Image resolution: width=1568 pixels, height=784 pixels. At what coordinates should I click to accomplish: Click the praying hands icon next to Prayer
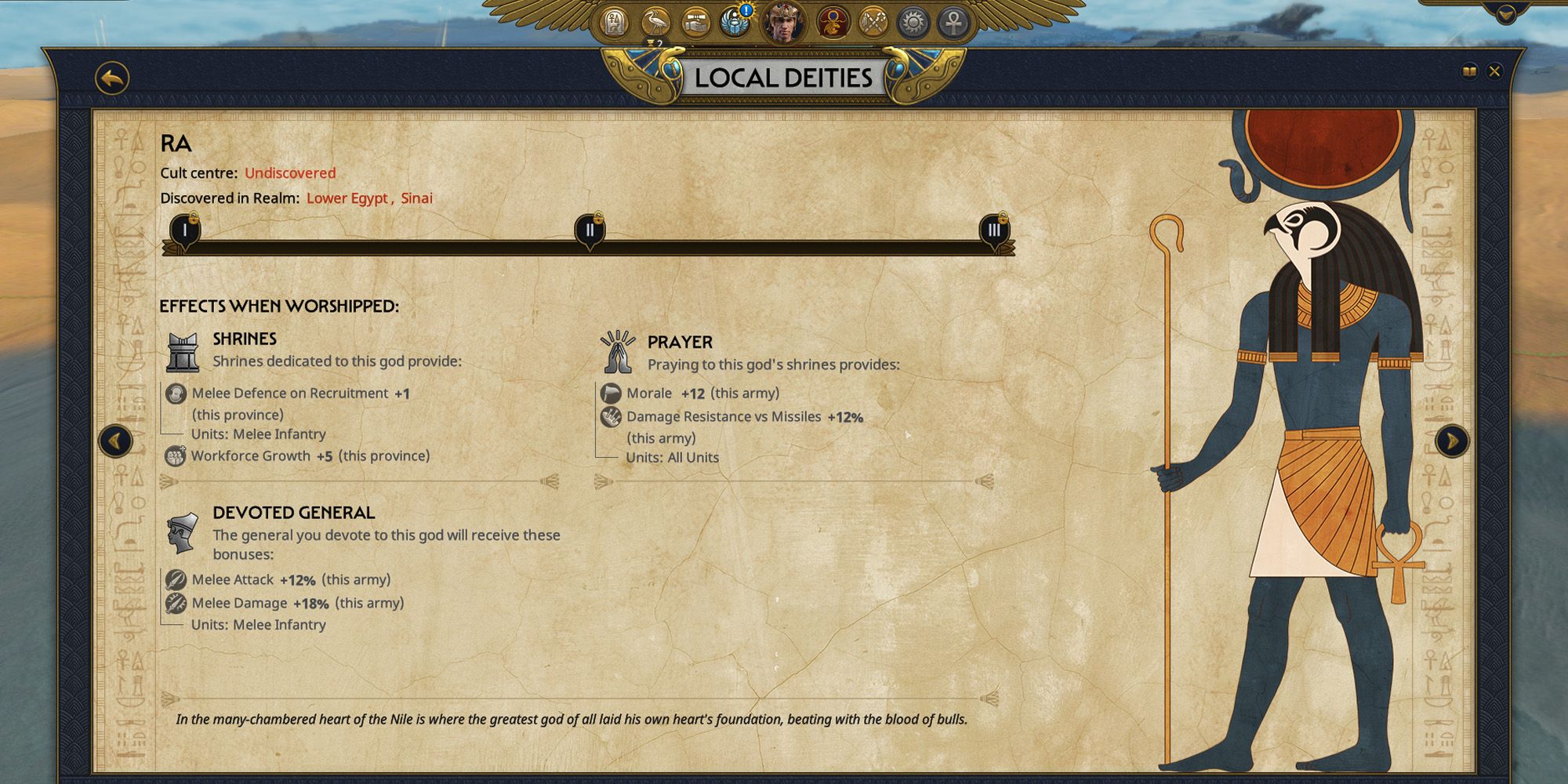pos(619,351)
